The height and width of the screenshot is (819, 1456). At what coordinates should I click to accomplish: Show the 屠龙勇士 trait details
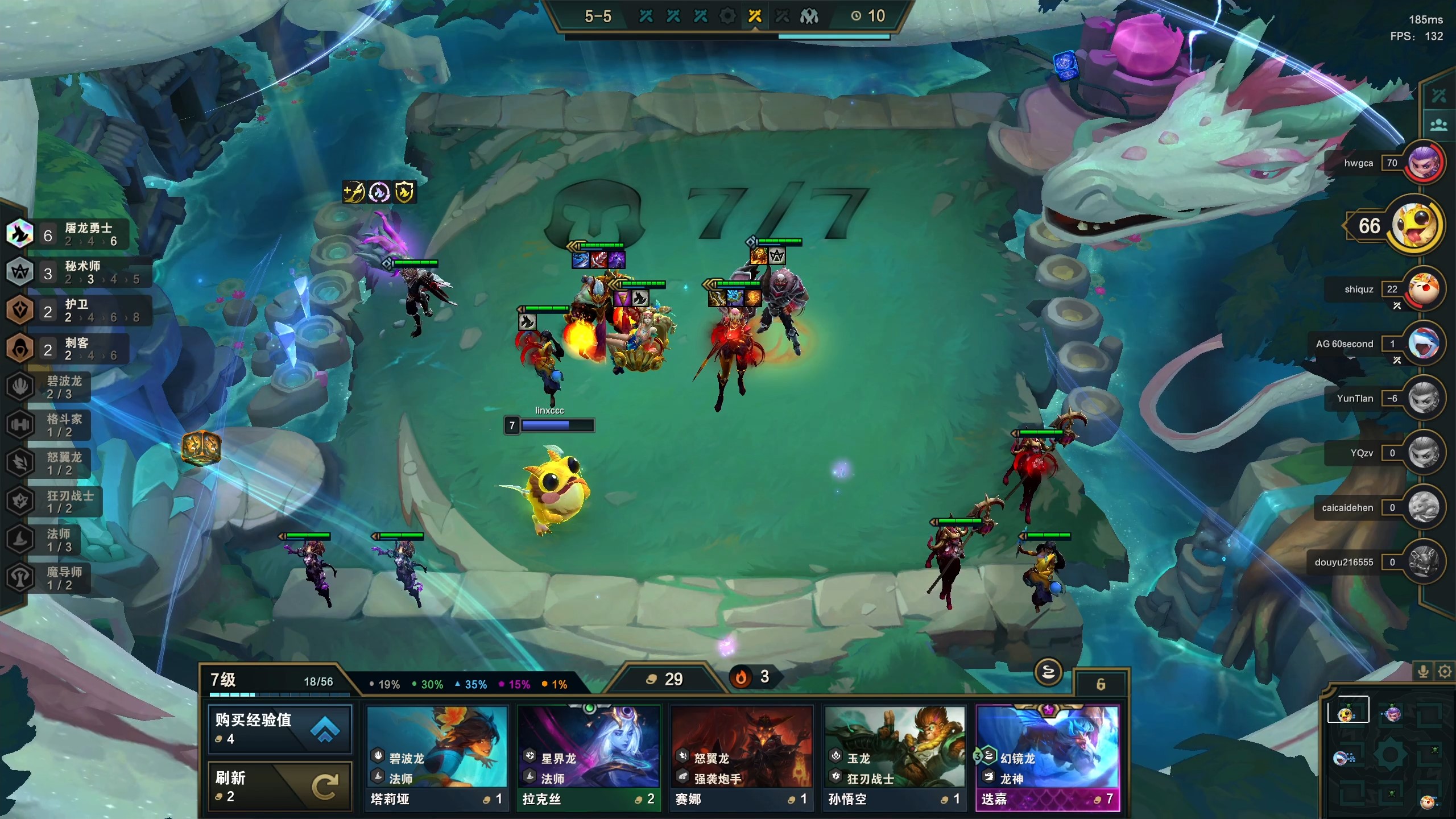click(x=68, y=234)
